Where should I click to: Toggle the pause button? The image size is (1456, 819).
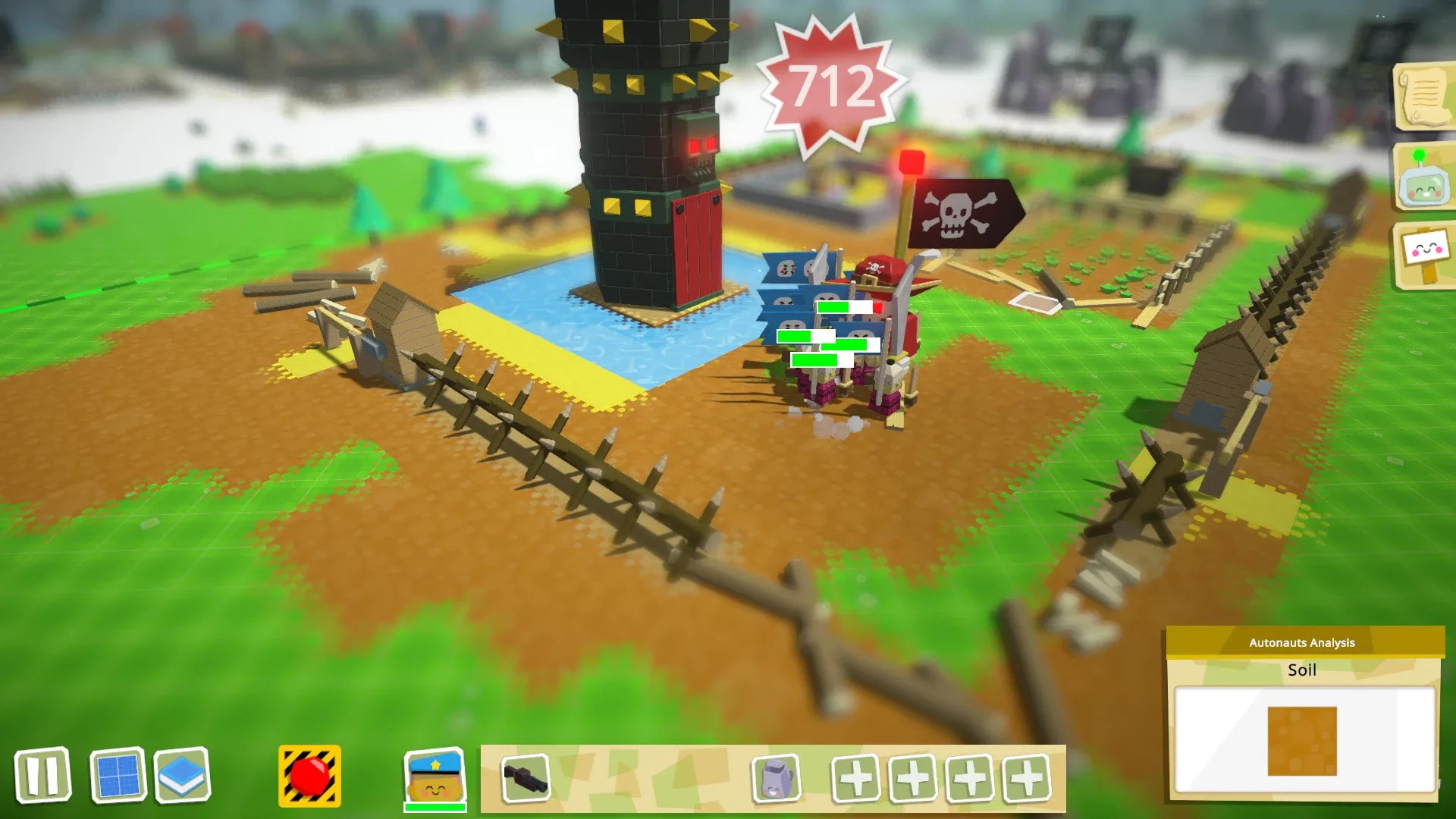44,774
